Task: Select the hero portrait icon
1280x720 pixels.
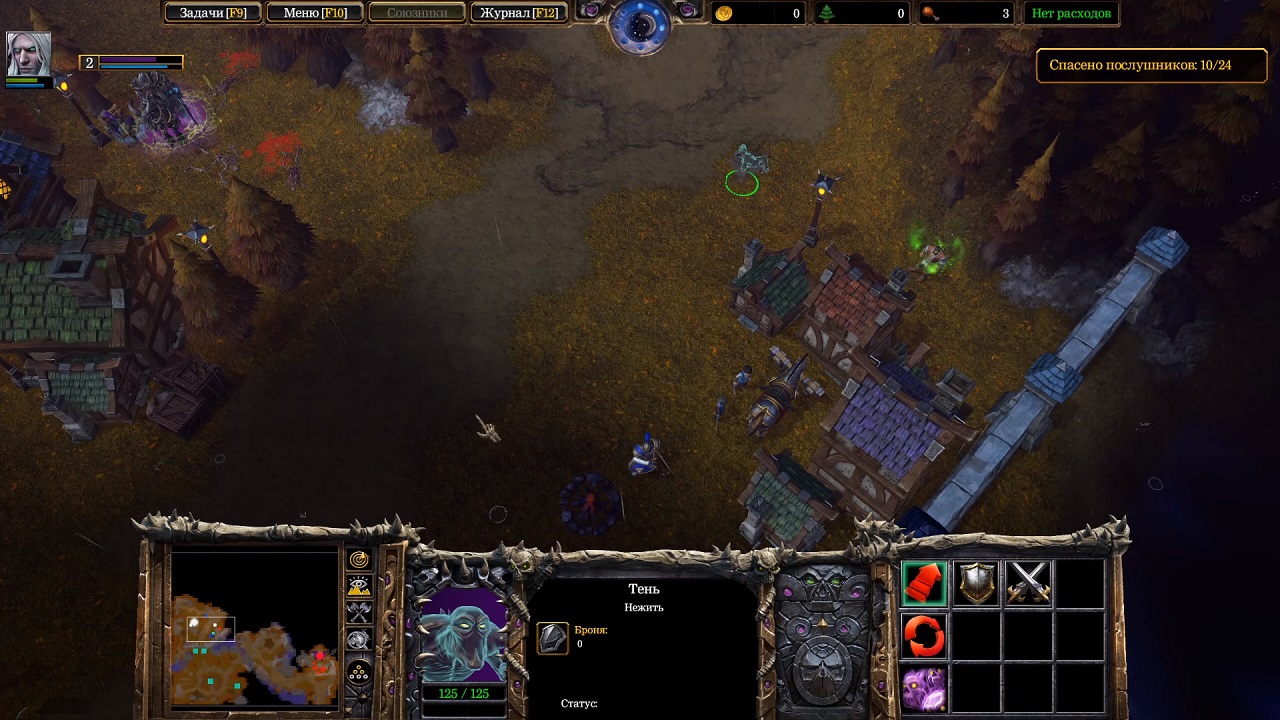Action: tap(28, 53)
